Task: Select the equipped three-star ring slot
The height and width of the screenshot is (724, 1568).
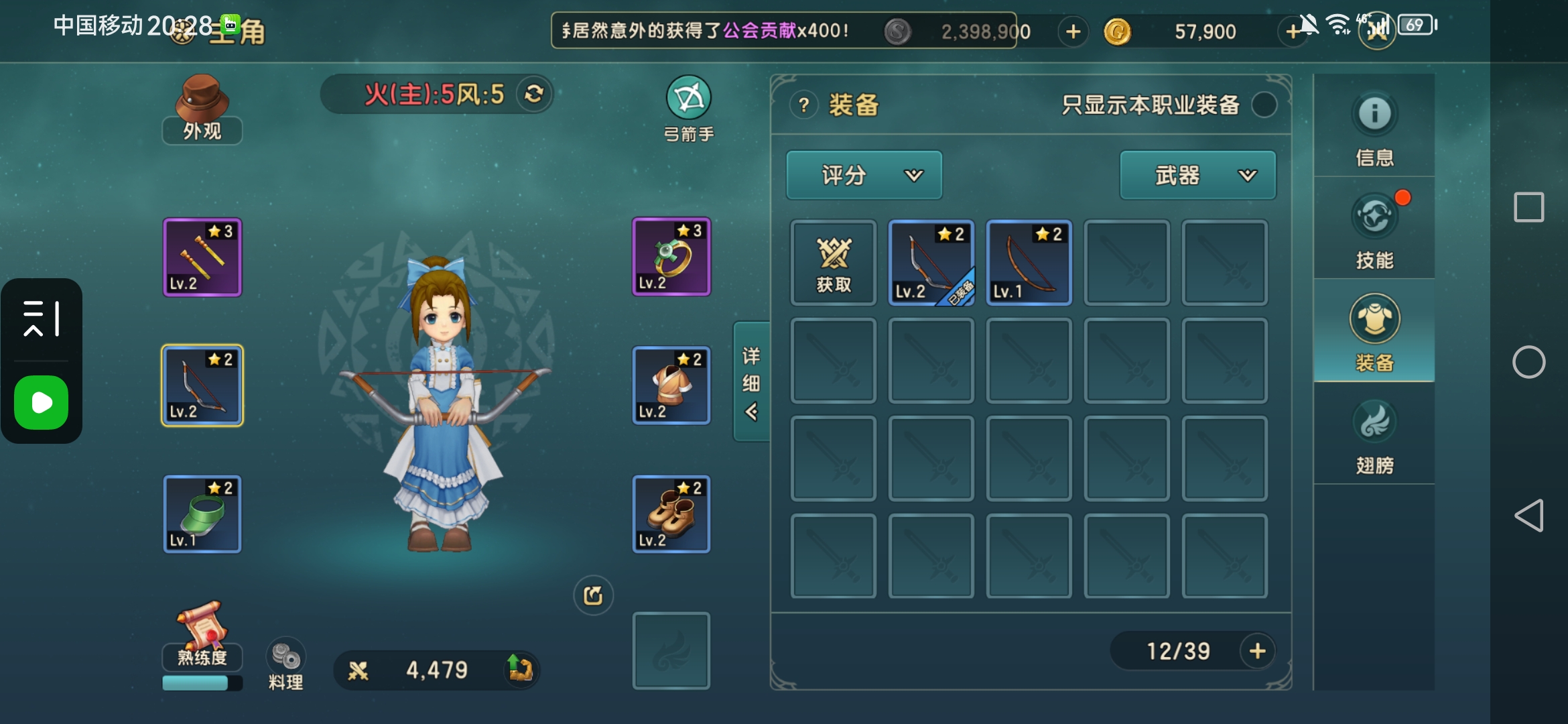Action: (671, 257)
